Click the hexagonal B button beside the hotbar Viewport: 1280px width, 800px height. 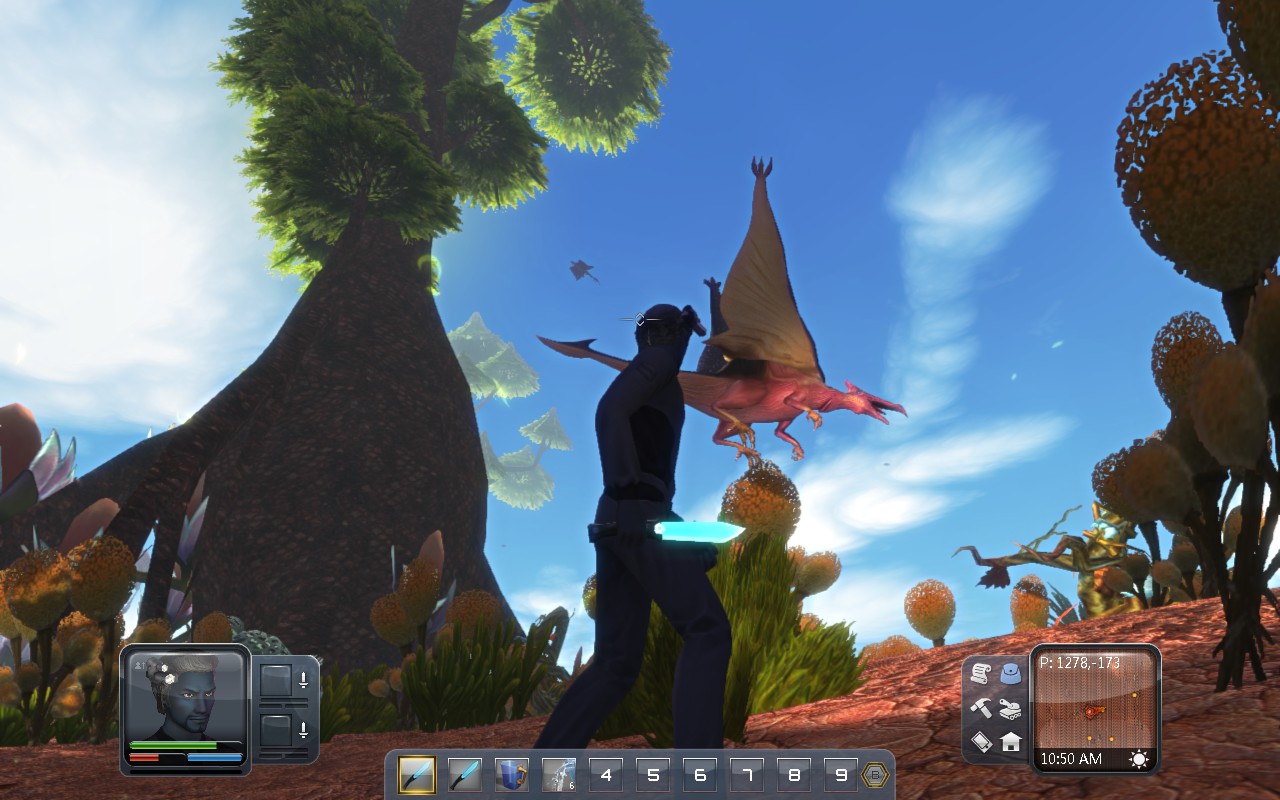875,775
